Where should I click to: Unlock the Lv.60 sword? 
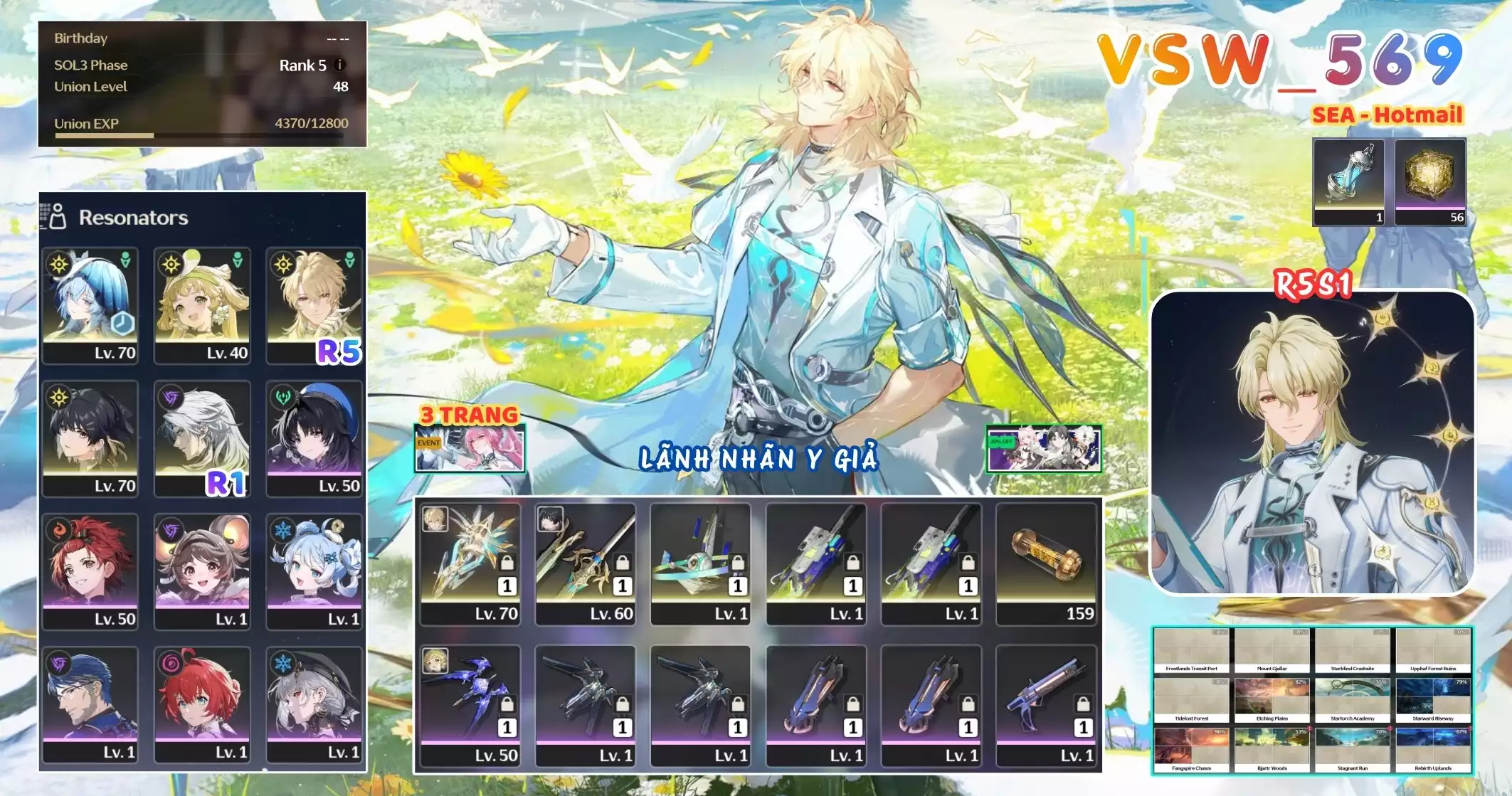click(x=623, y=562)
